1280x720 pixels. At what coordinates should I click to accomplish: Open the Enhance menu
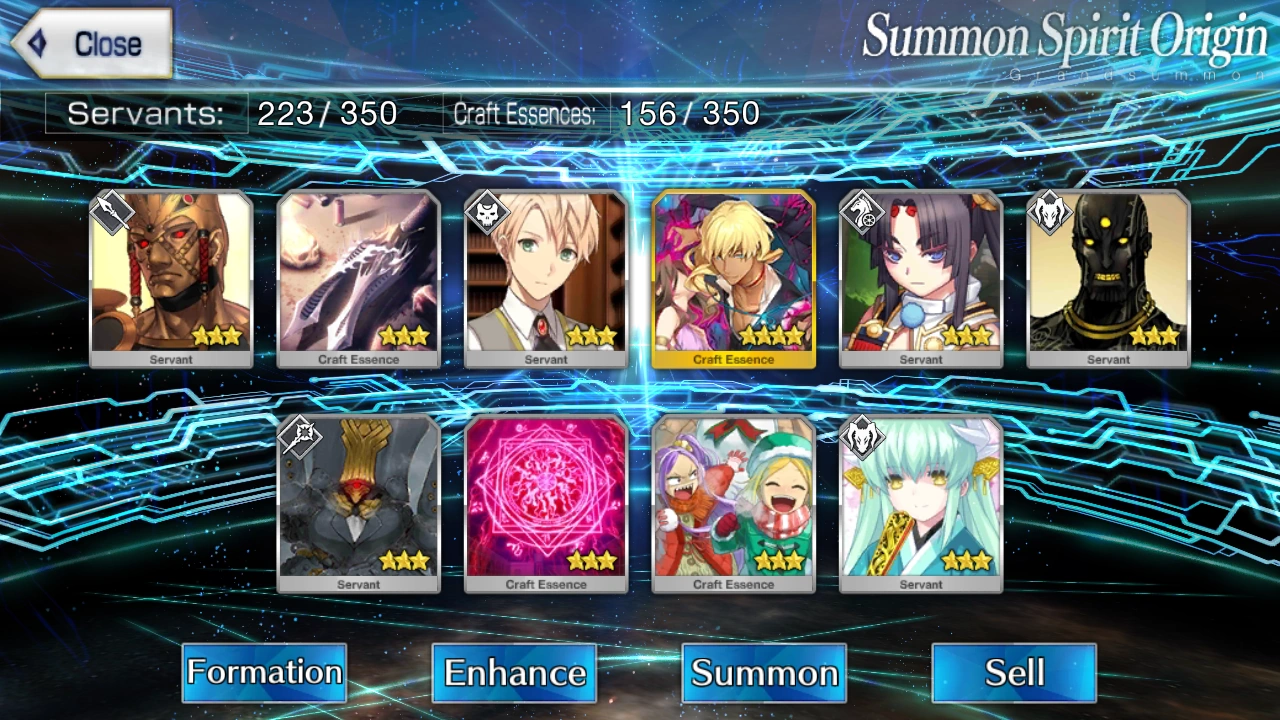pyautogui.click(x=514, y=673)
